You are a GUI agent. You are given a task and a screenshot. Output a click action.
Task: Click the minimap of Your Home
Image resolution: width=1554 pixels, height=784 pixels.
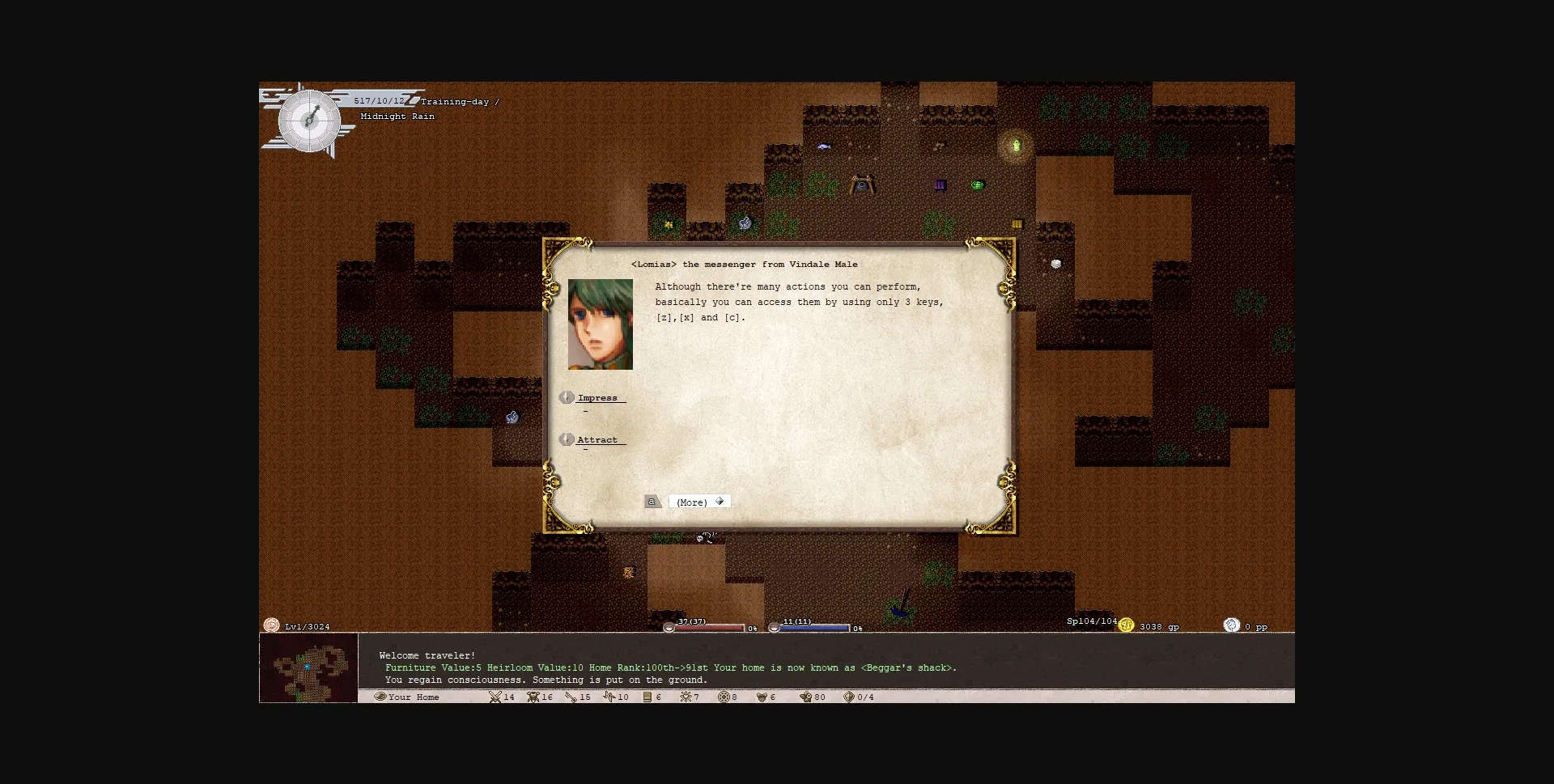click(308, 667)
